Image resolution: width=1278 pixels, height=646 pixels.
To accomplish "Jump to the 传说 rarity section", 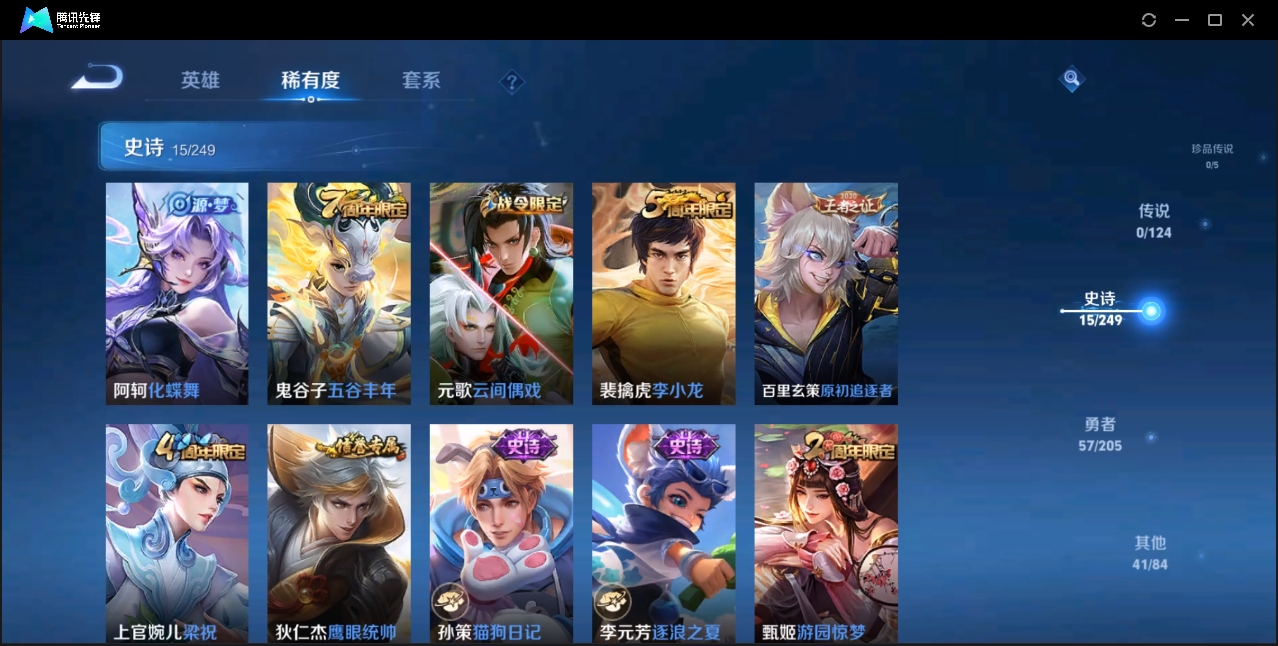I will pos(1154,220).
